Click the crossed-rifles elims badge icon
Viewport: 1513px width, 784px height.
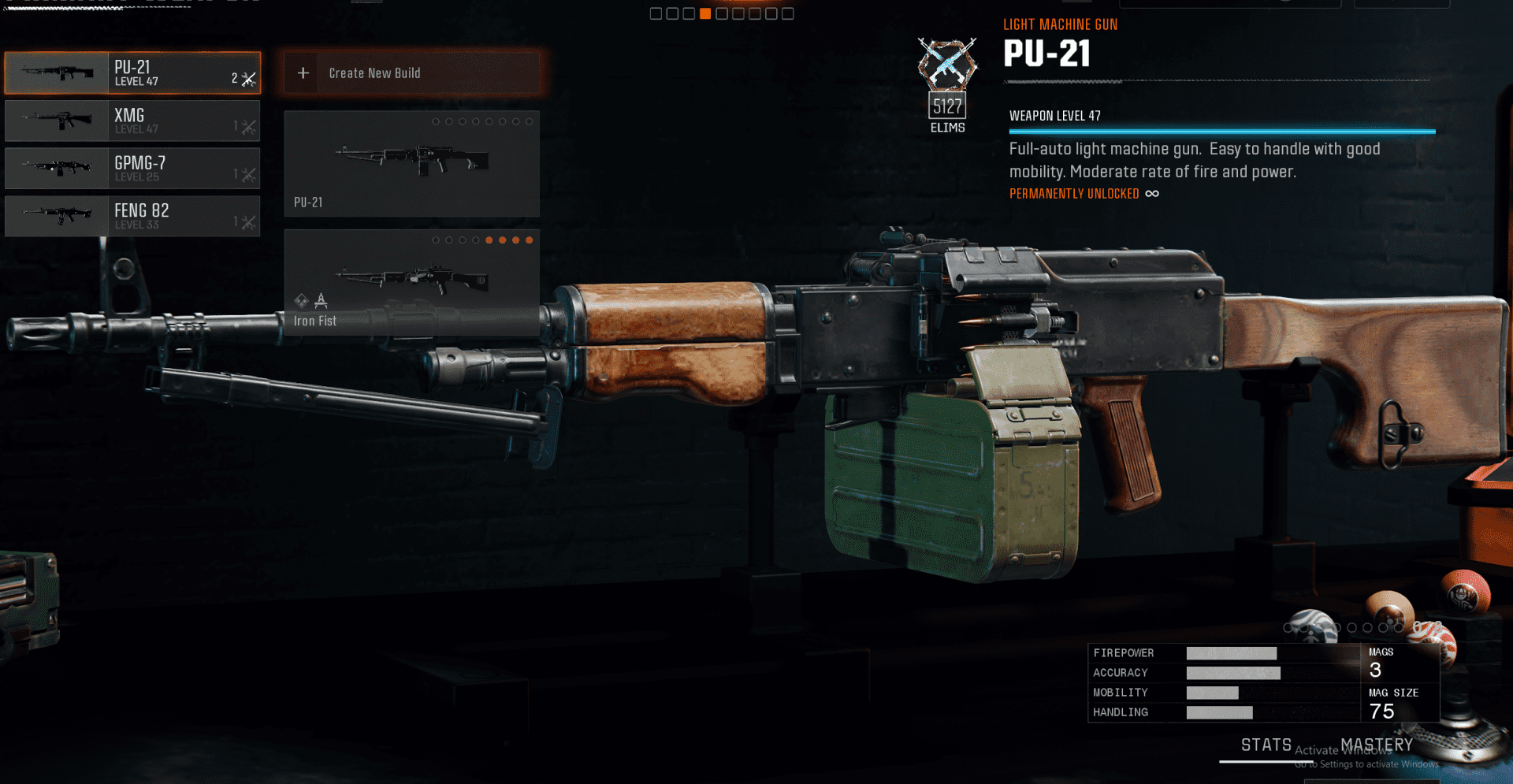point(947,64)
